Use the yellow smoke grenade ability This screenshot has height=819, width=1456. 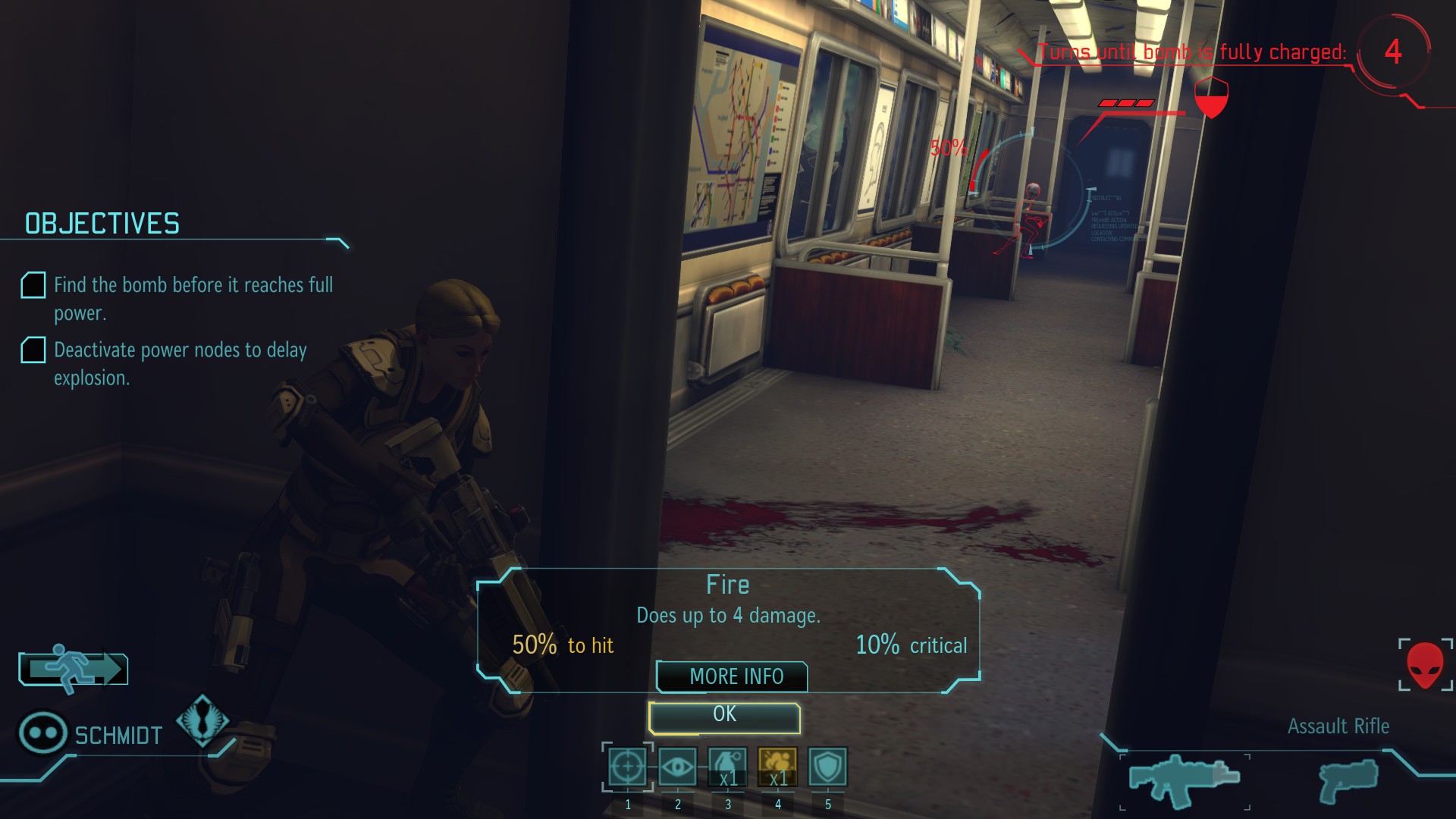777,767
